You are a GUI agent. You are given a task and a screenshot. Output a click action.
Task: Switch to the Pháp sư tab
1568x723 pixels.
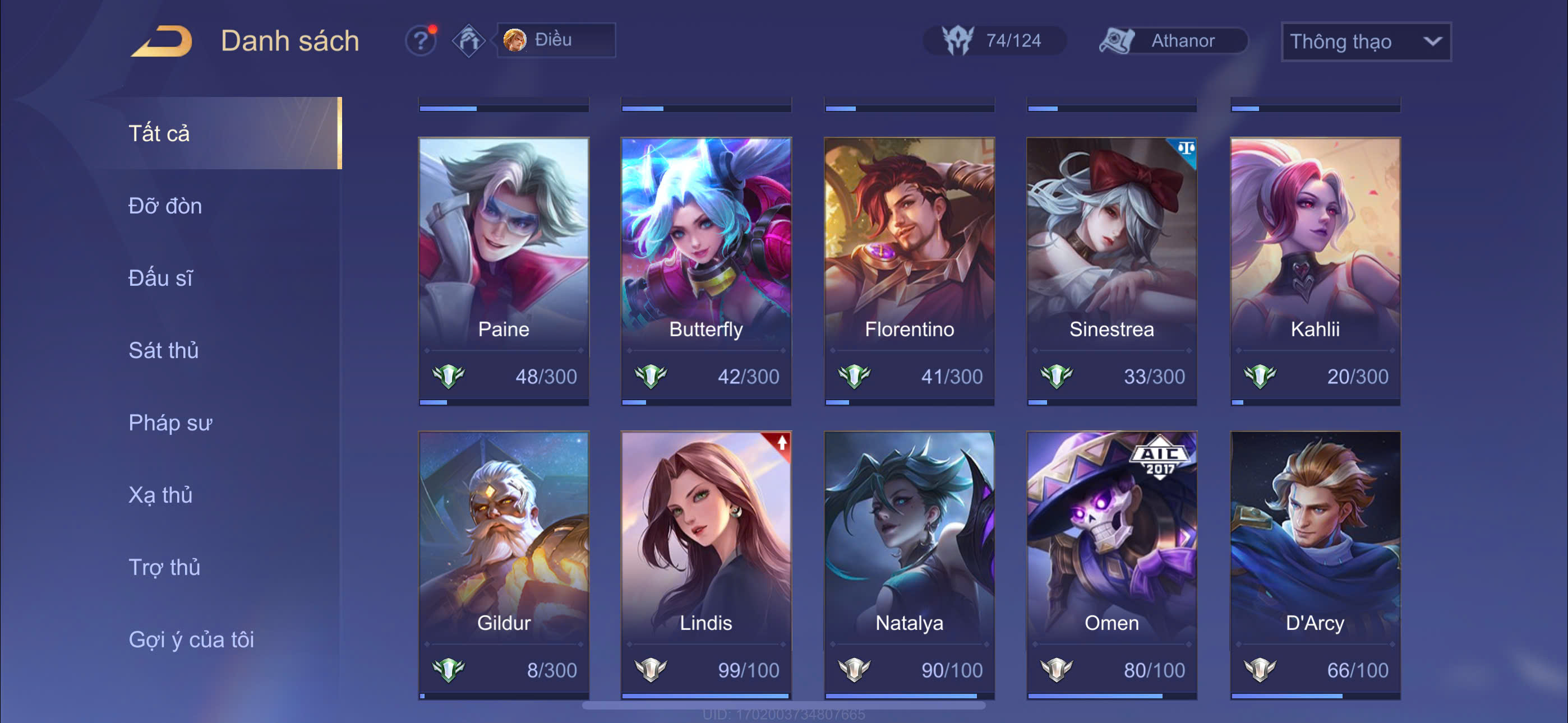(x=170, y=423)
